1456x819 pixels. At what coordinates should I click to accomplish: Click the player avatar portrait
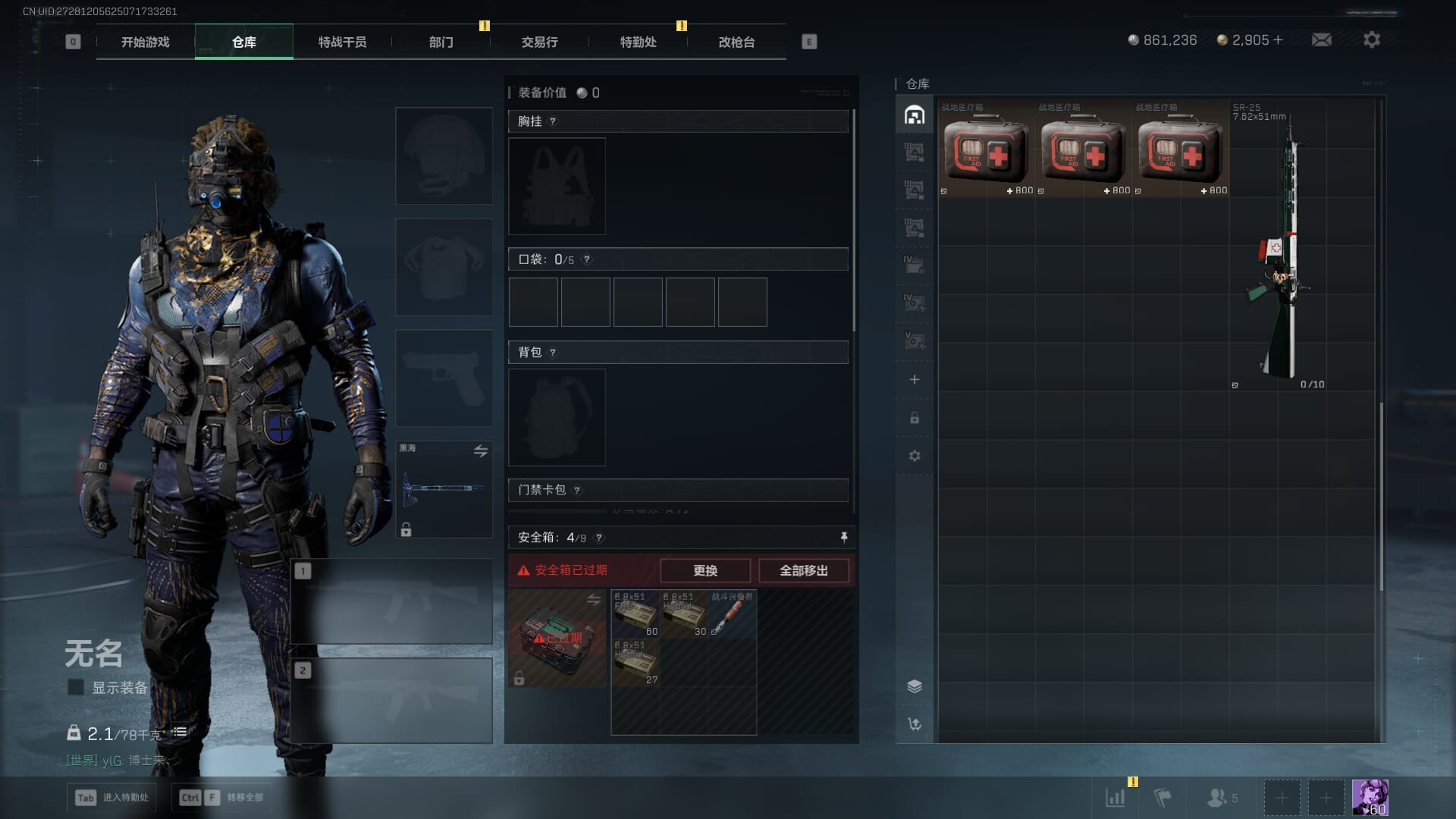coord(1370,798)
